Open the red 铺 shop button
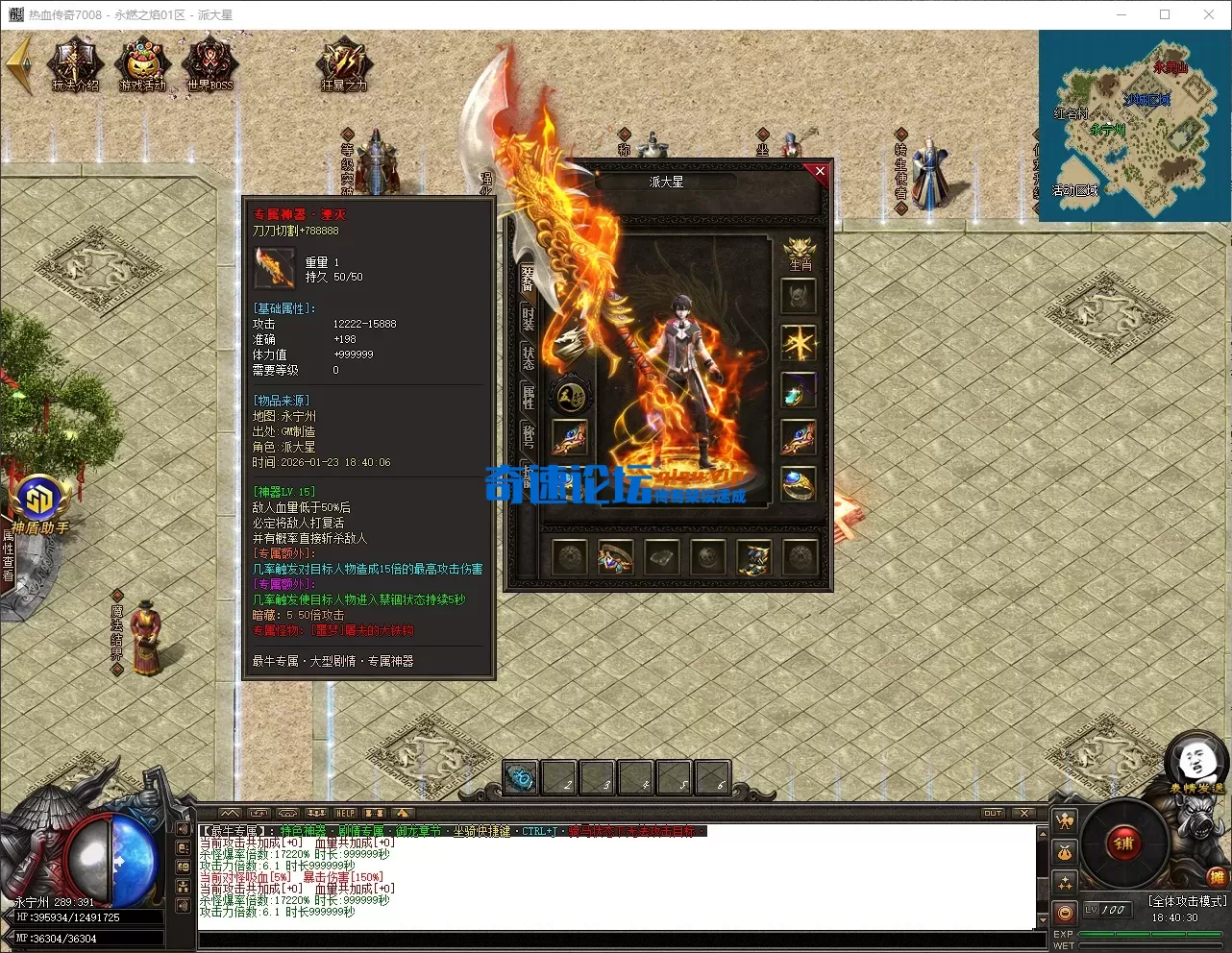Screen dimensions: 1232x953 click(x=1123, y=844)
